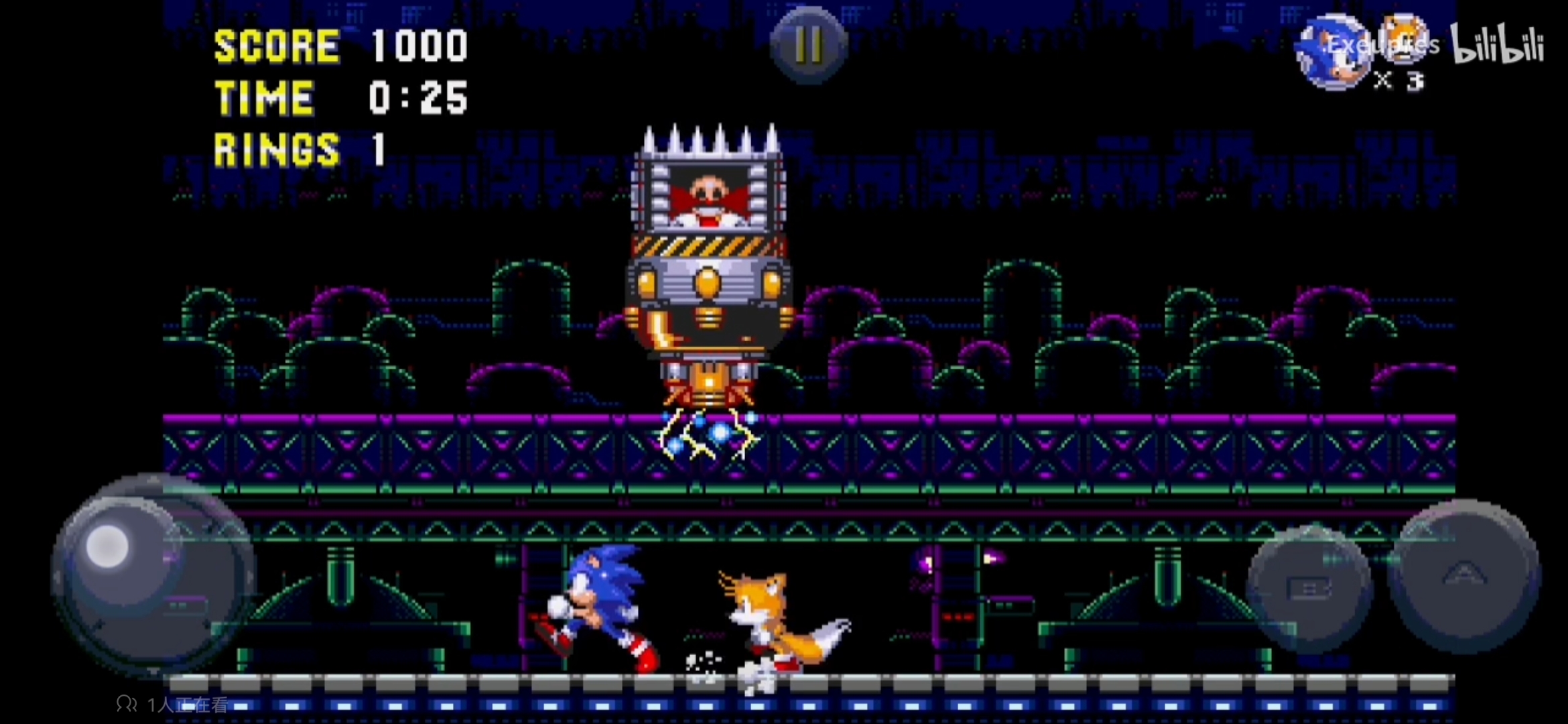Click the bilibili logo watermark
Viewport: 1568px width, 724px height.
point(1498,45)
